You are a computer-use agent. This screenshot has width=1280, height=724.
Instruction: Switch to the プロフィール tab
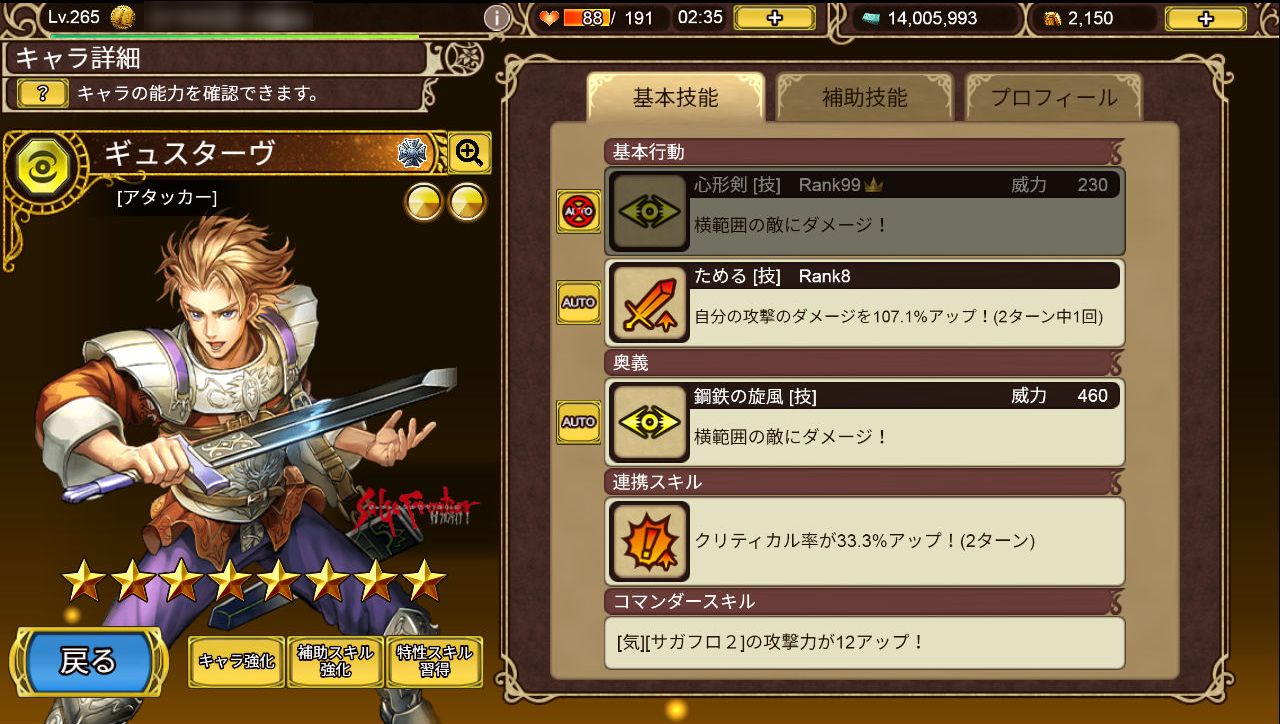pos(1053,98)
